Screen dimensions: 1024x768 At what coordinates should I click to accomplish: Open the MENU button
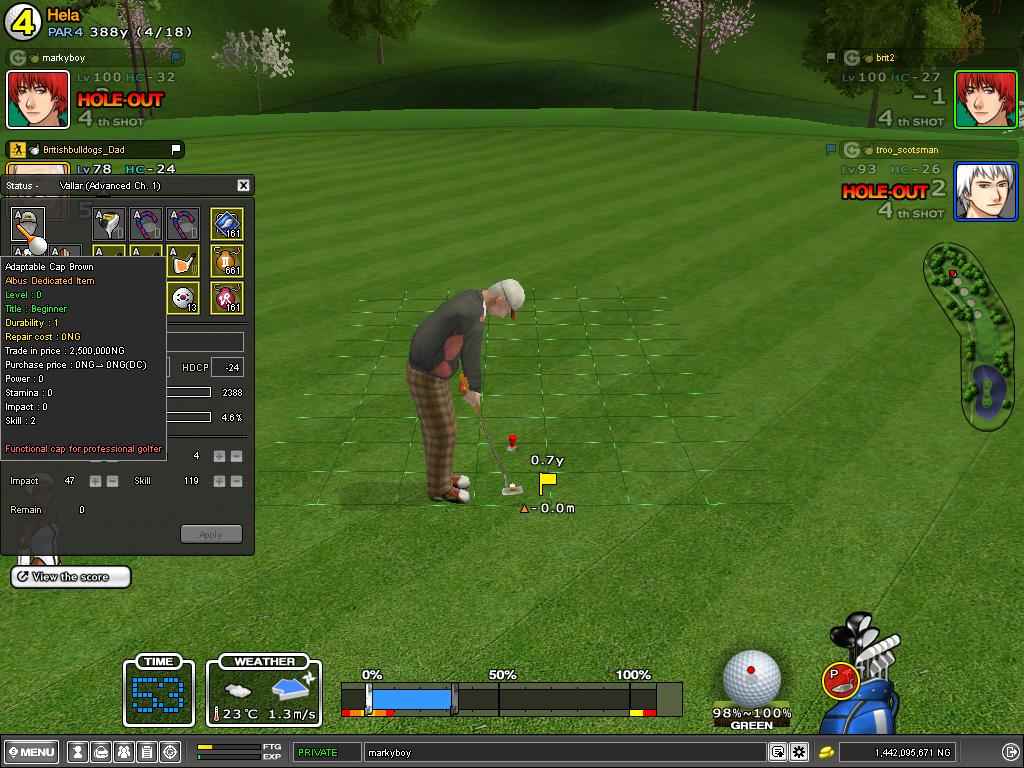coord(32,752)
